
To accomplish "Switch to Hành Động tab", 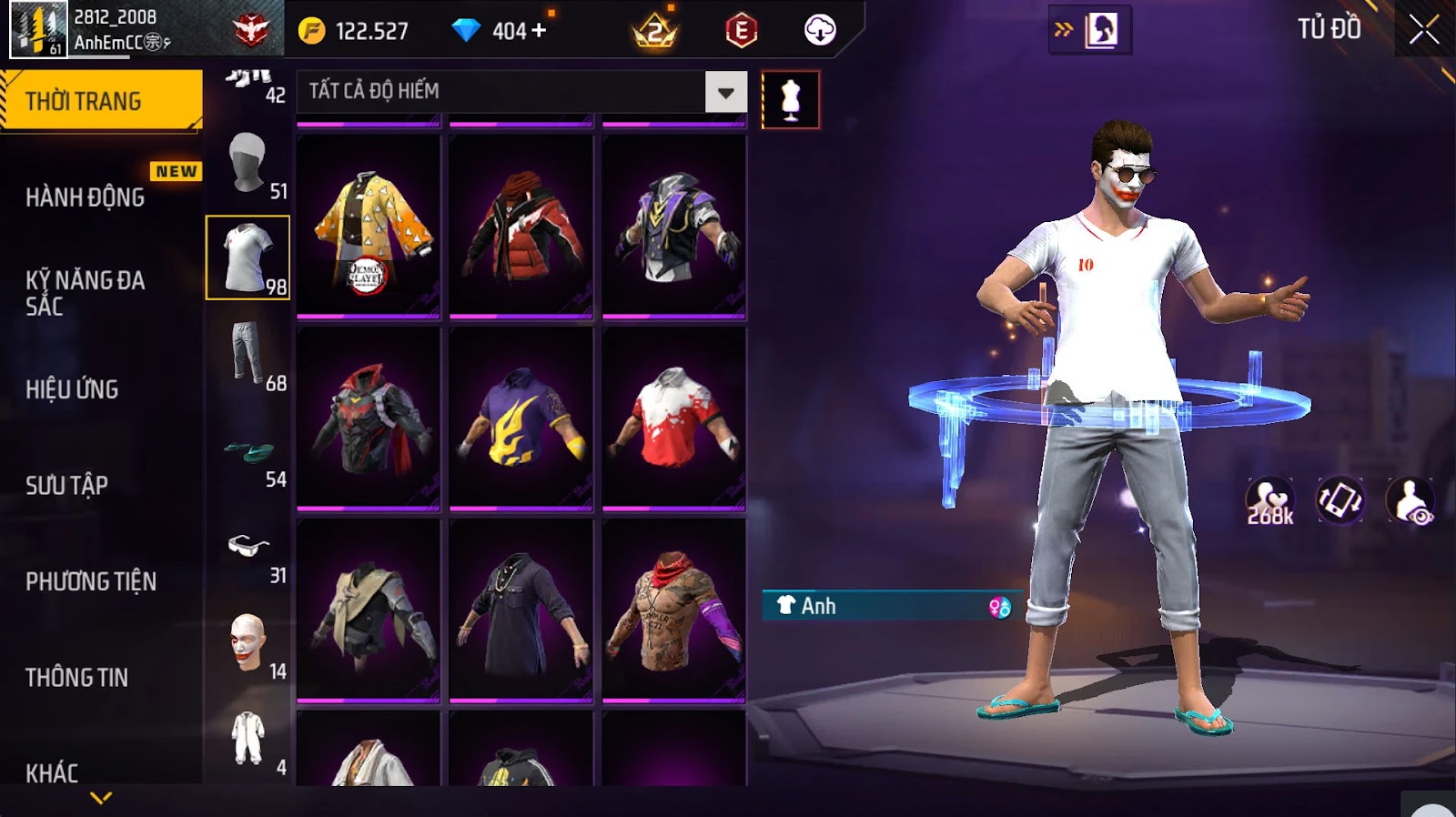I will point(86,197).
